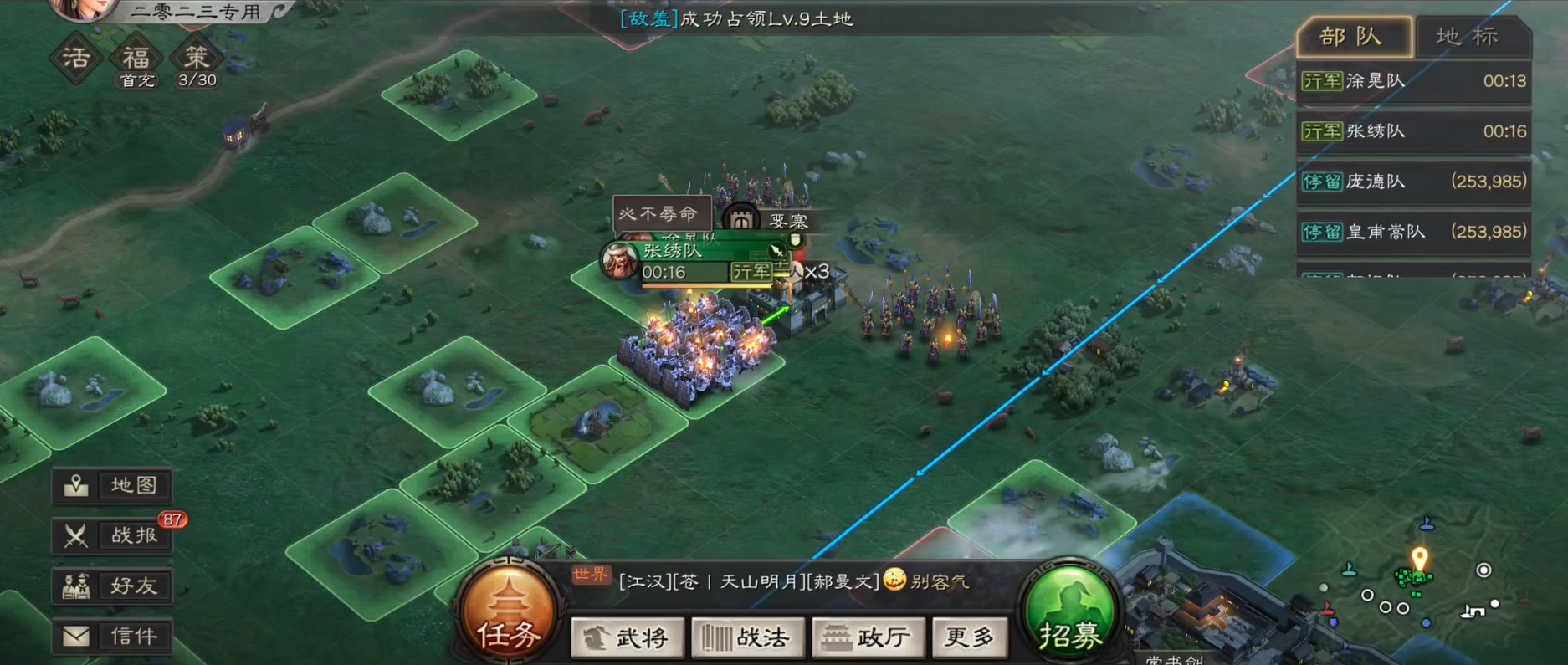1568x665 pixels.
Task: Open the 地图 map panel
Action: (x=111, y=486)
